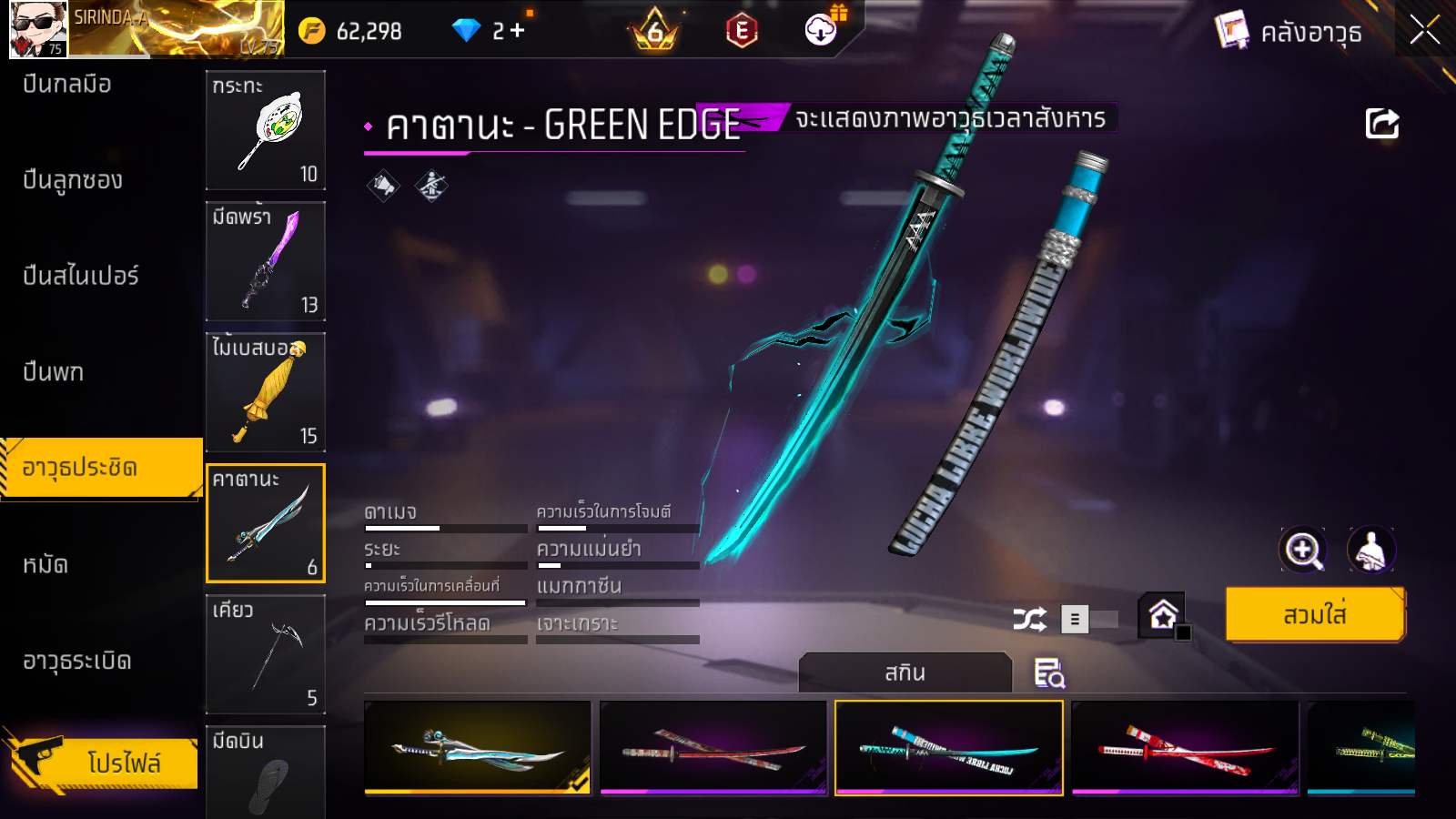Image resolution: width=1456 pixels, height=819 pixels.
Task: Equip the skin with the สวมใส่ button
Action: 1315,615
